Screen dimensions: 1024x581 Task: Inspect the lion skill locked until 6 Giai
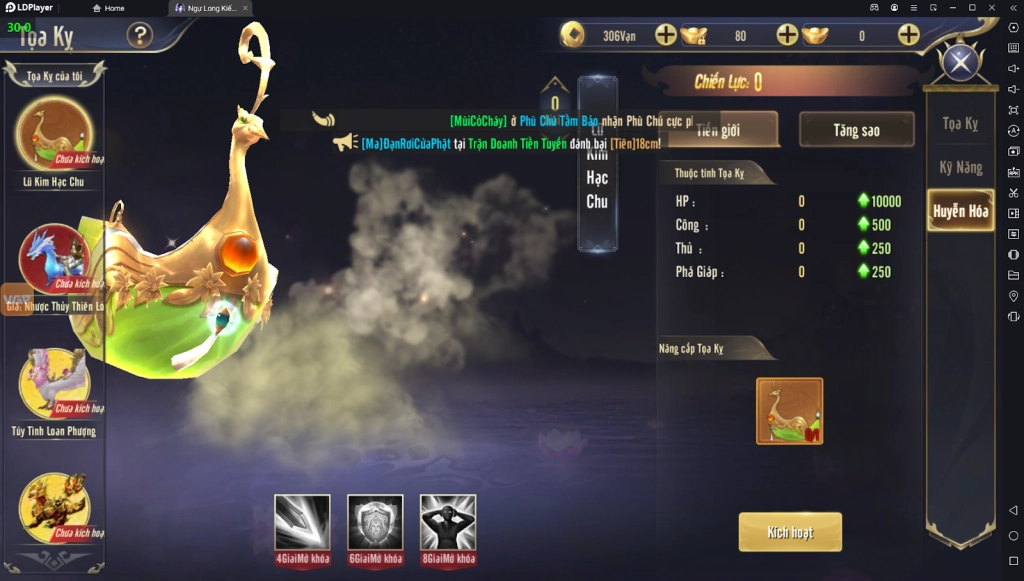375,522
